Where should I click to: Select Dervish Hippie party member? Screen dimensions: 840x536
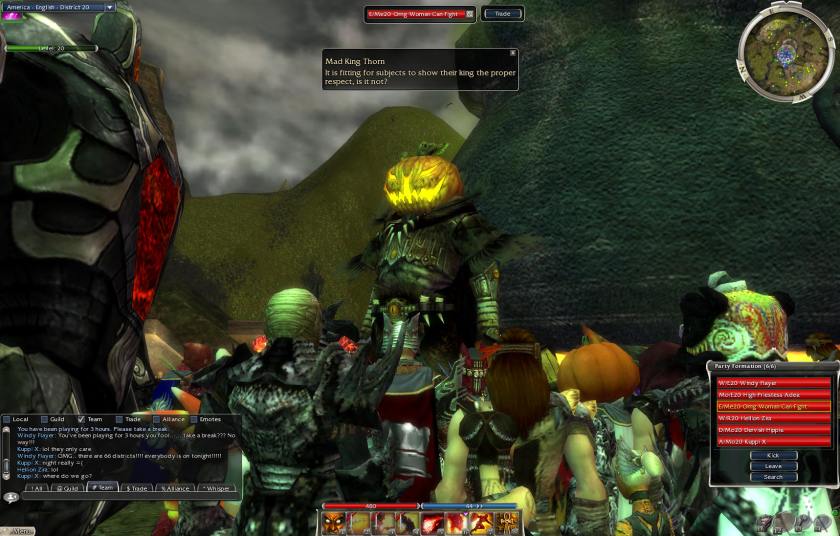[x=773, y=429]
